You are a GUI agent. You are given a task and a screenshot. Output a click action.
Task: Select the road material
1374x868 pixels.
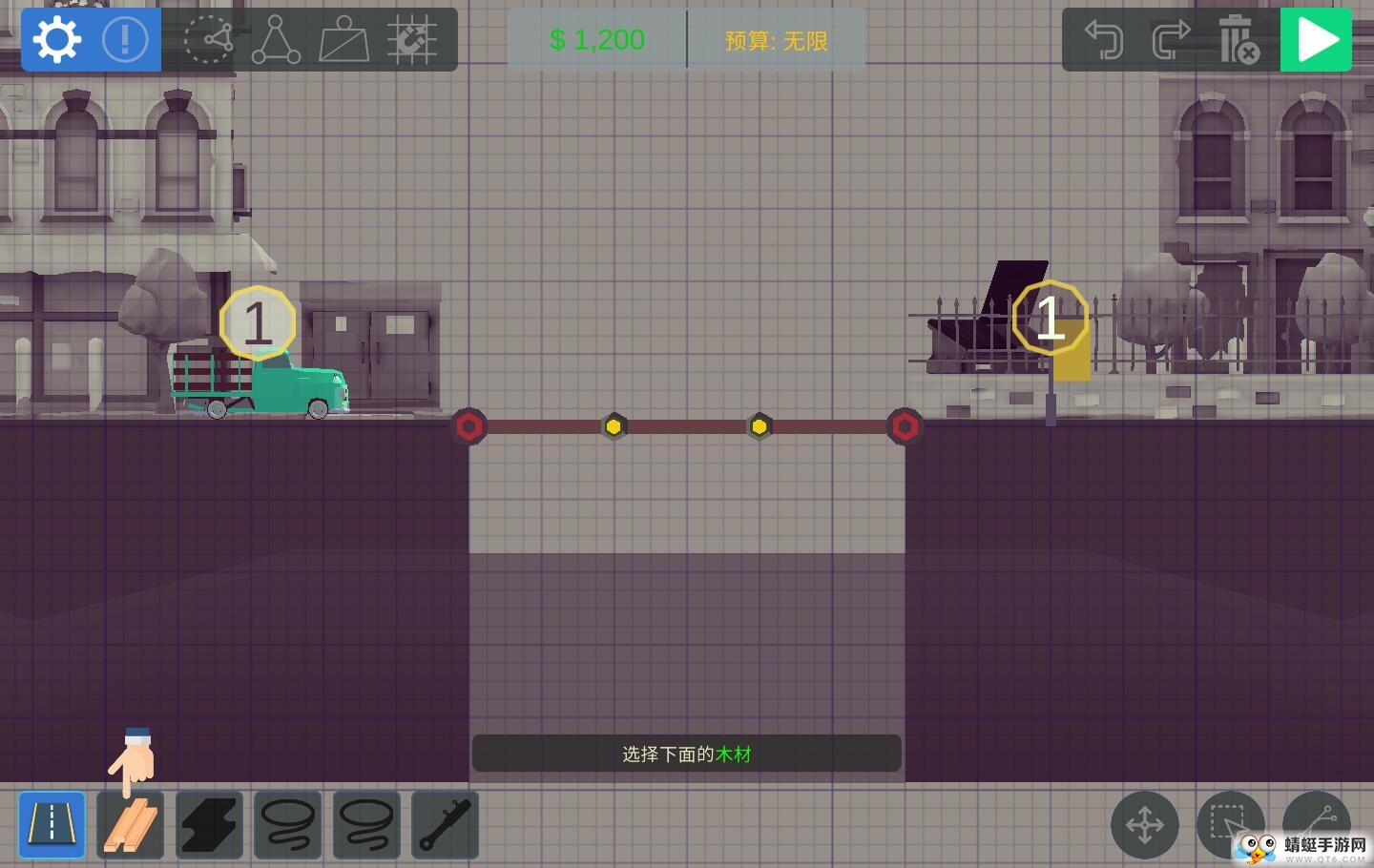tap(52, 825)
